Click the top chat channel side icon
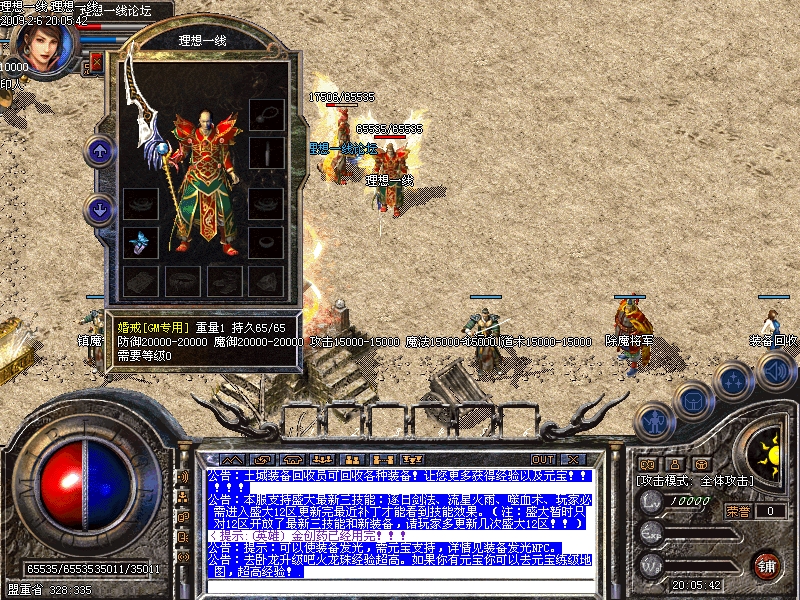800x600 pixels. (184, 477)
